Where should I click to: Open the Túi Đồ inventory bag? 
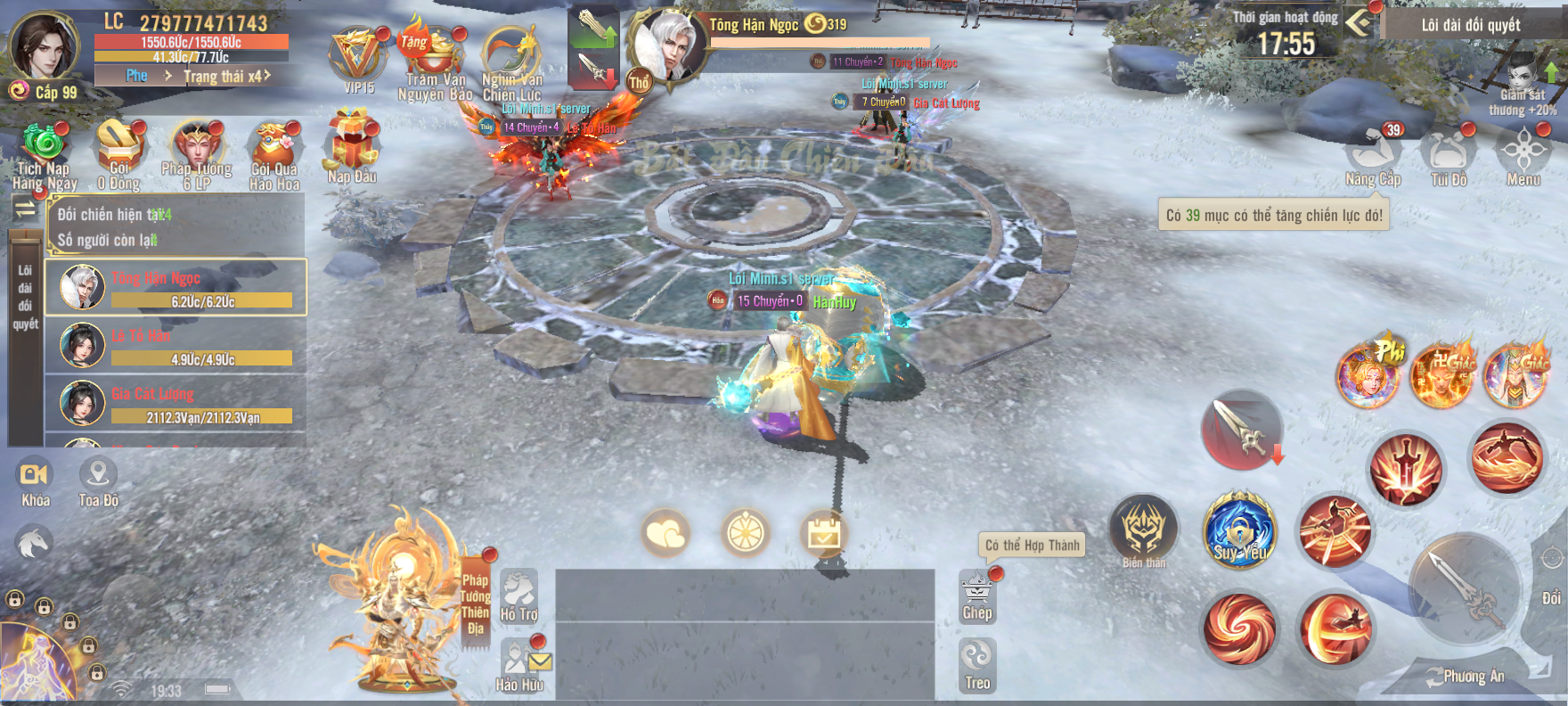click(x=1449, y=154)
